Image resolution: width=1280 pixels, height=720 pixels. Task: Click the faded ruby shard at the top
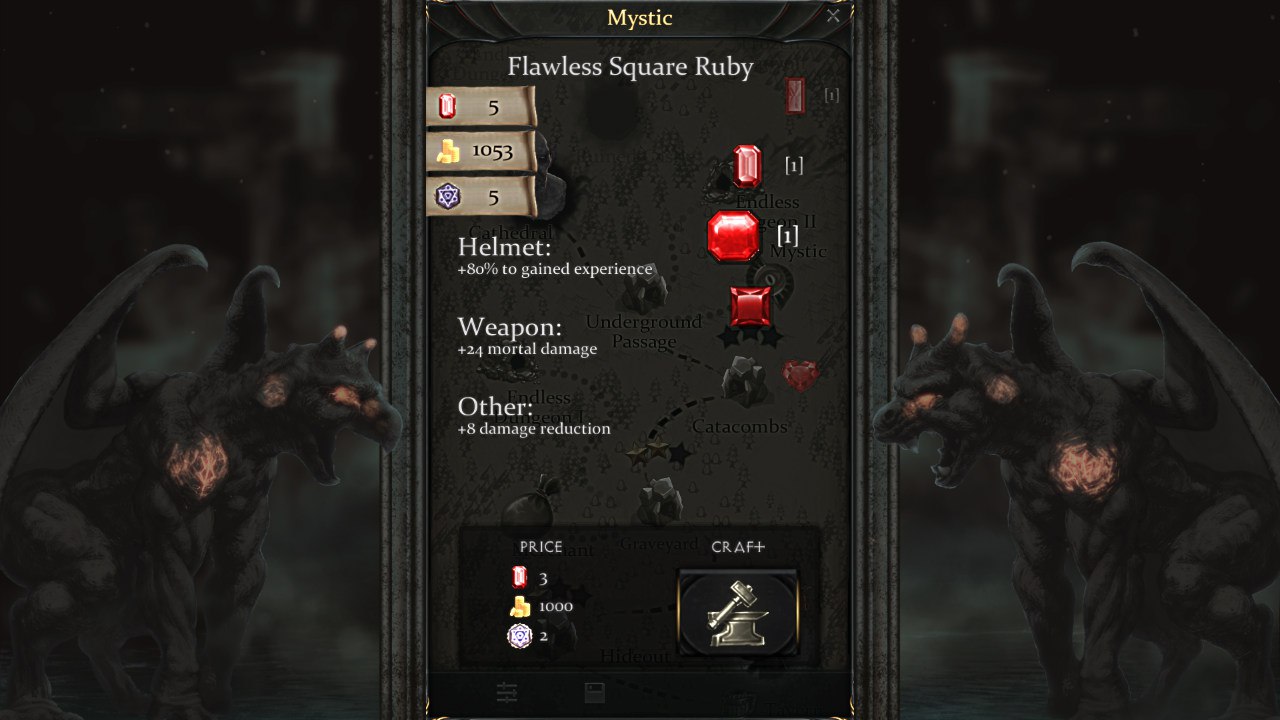795,95
